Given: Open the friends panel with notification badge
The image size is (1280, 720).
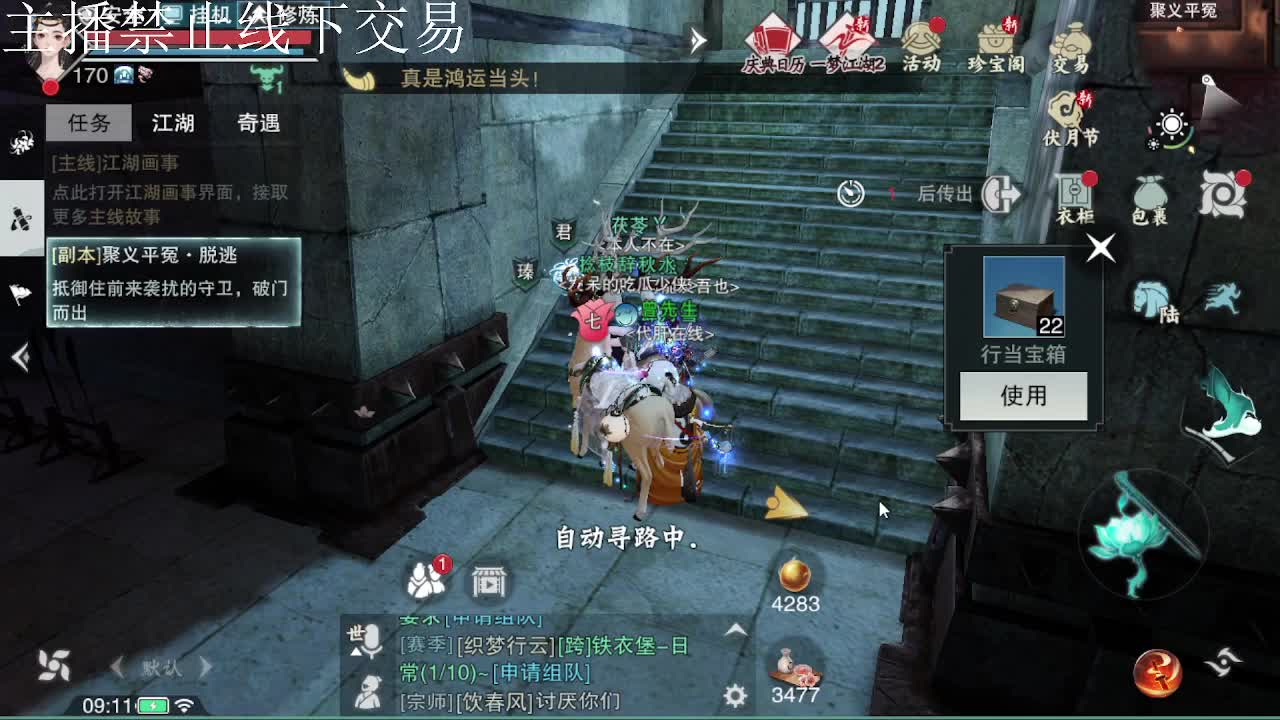Looking at the screenshot, I should pos(425,578).
